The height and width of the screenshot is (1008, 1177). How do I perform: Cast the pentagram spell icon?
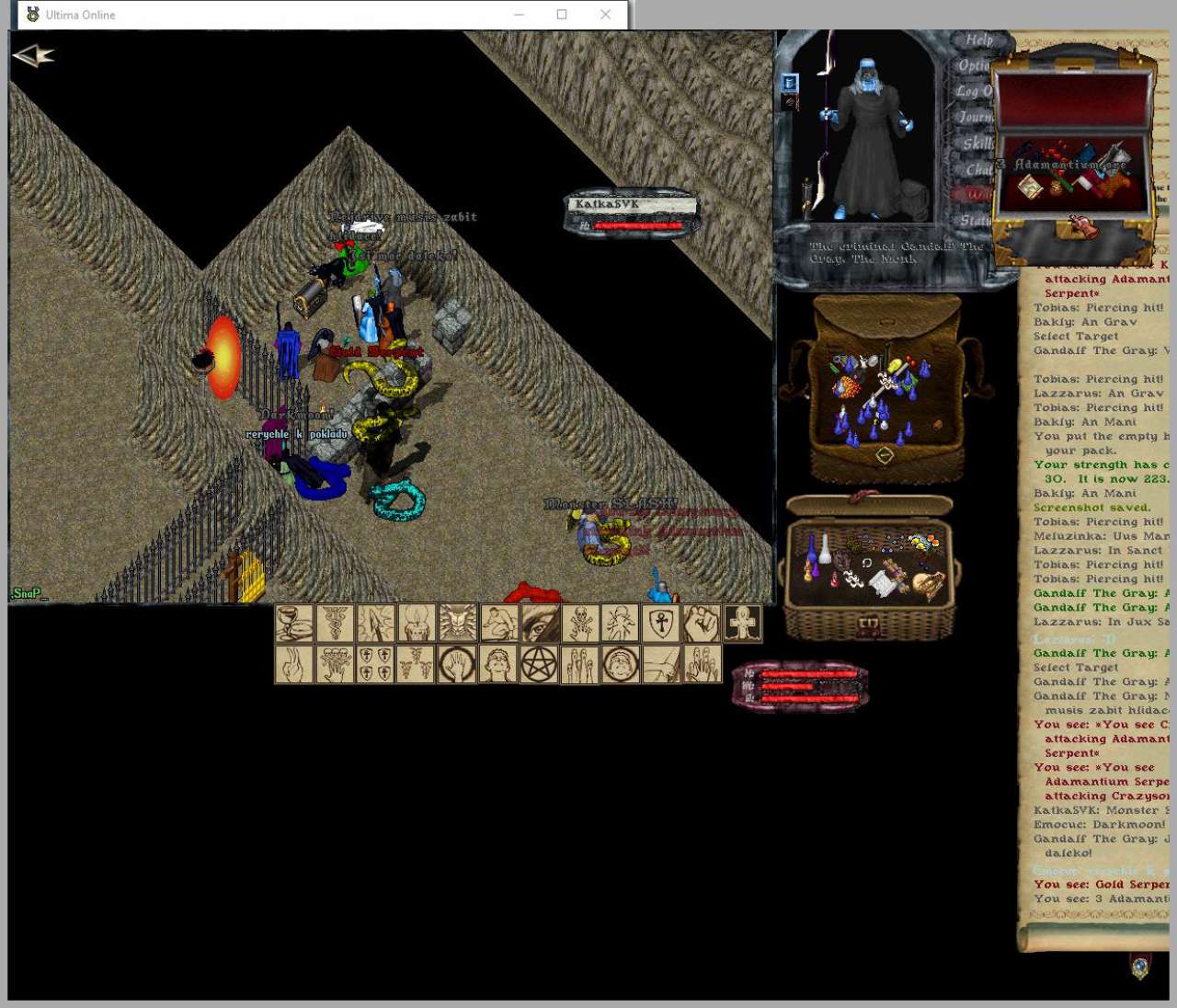pyautogui.click(x=540, y=664)
